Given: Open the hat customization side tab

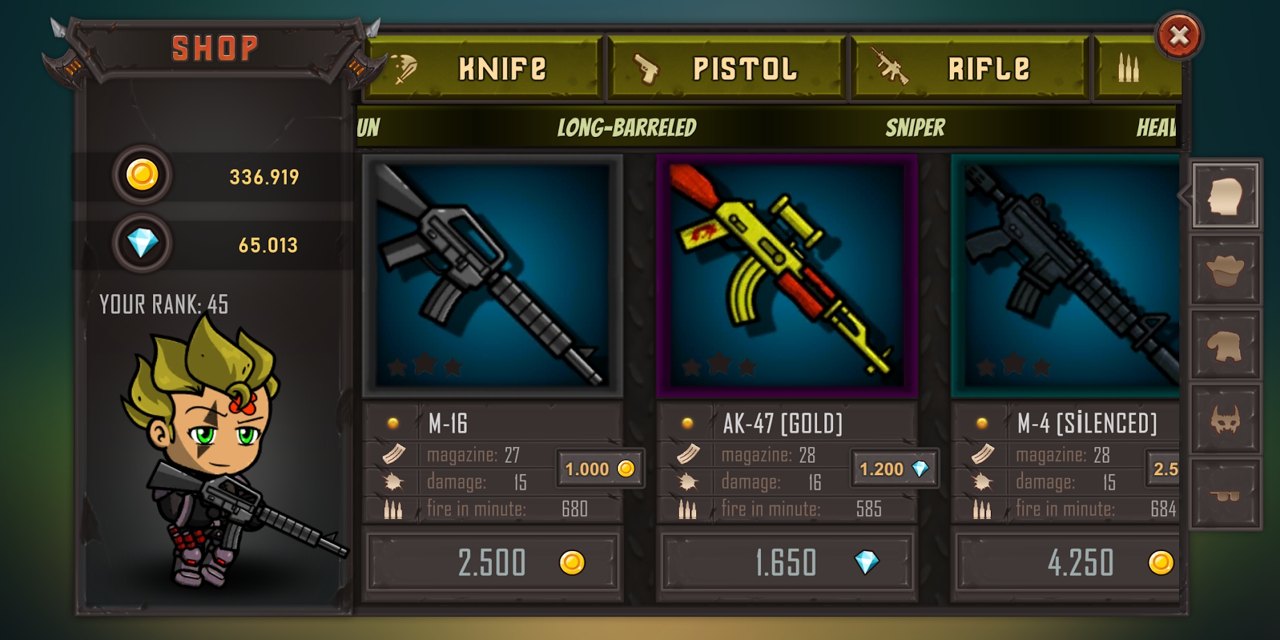Looking at the screenshot, I should (1225, 270).
